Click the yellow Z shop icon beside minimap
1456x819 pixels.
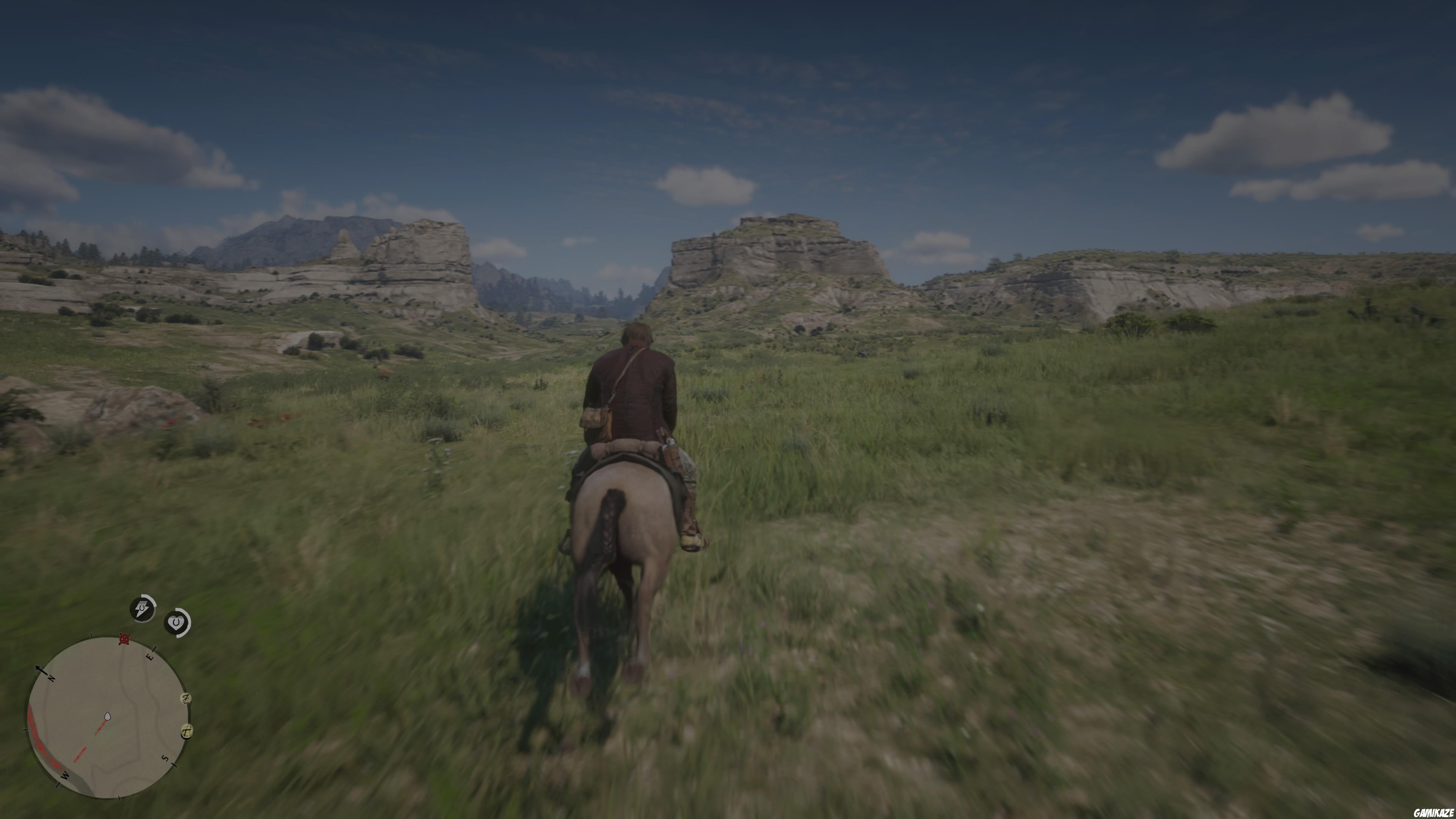click(186, 698)
